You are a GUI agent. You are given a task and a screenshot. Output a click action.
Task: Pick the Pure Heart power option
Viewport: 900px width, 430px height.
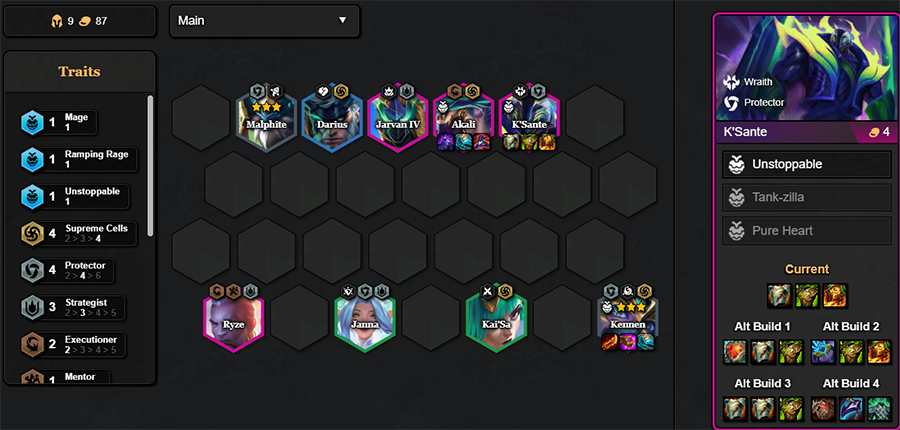805,230
